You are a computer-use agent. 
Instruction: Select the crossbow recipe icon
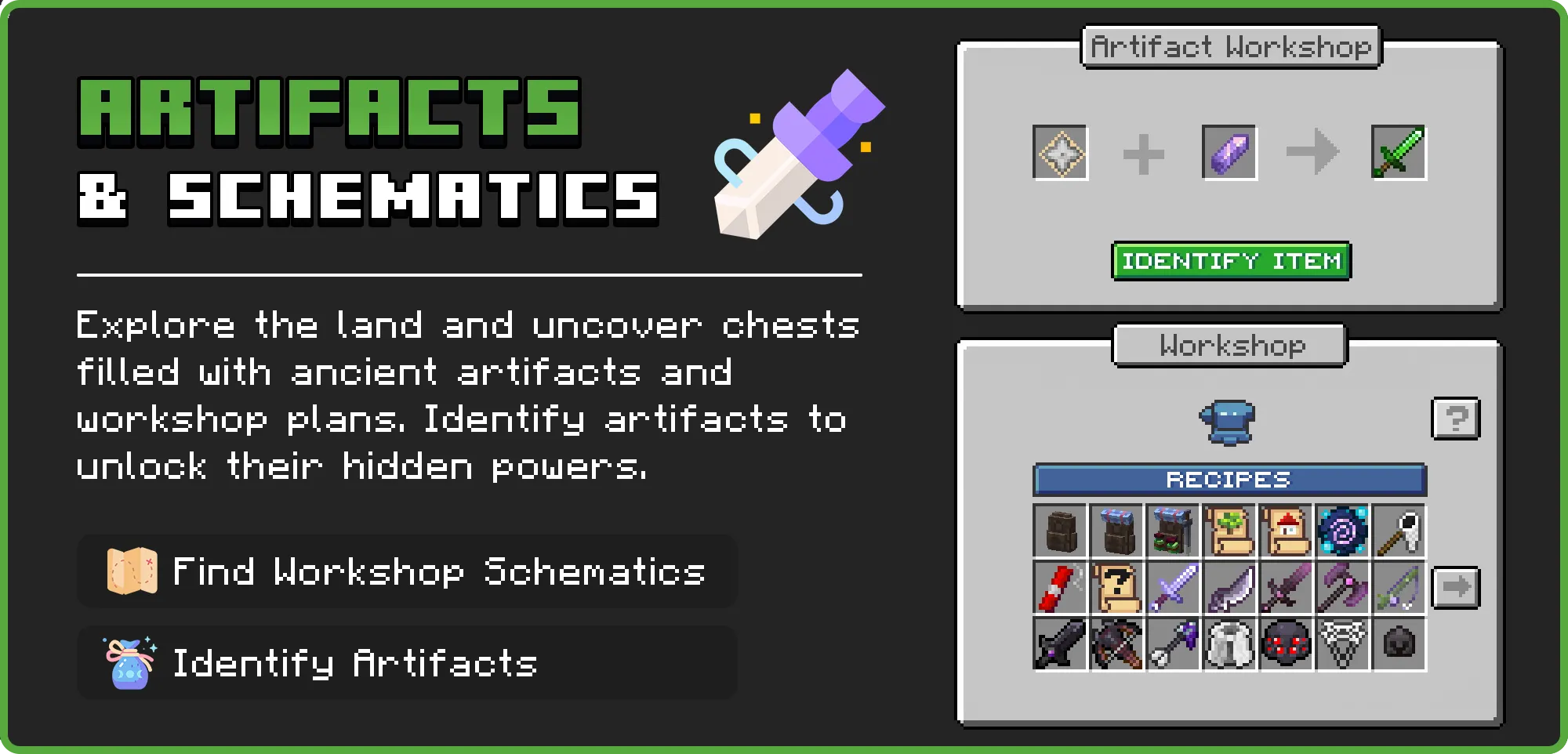click(1117, 643)
